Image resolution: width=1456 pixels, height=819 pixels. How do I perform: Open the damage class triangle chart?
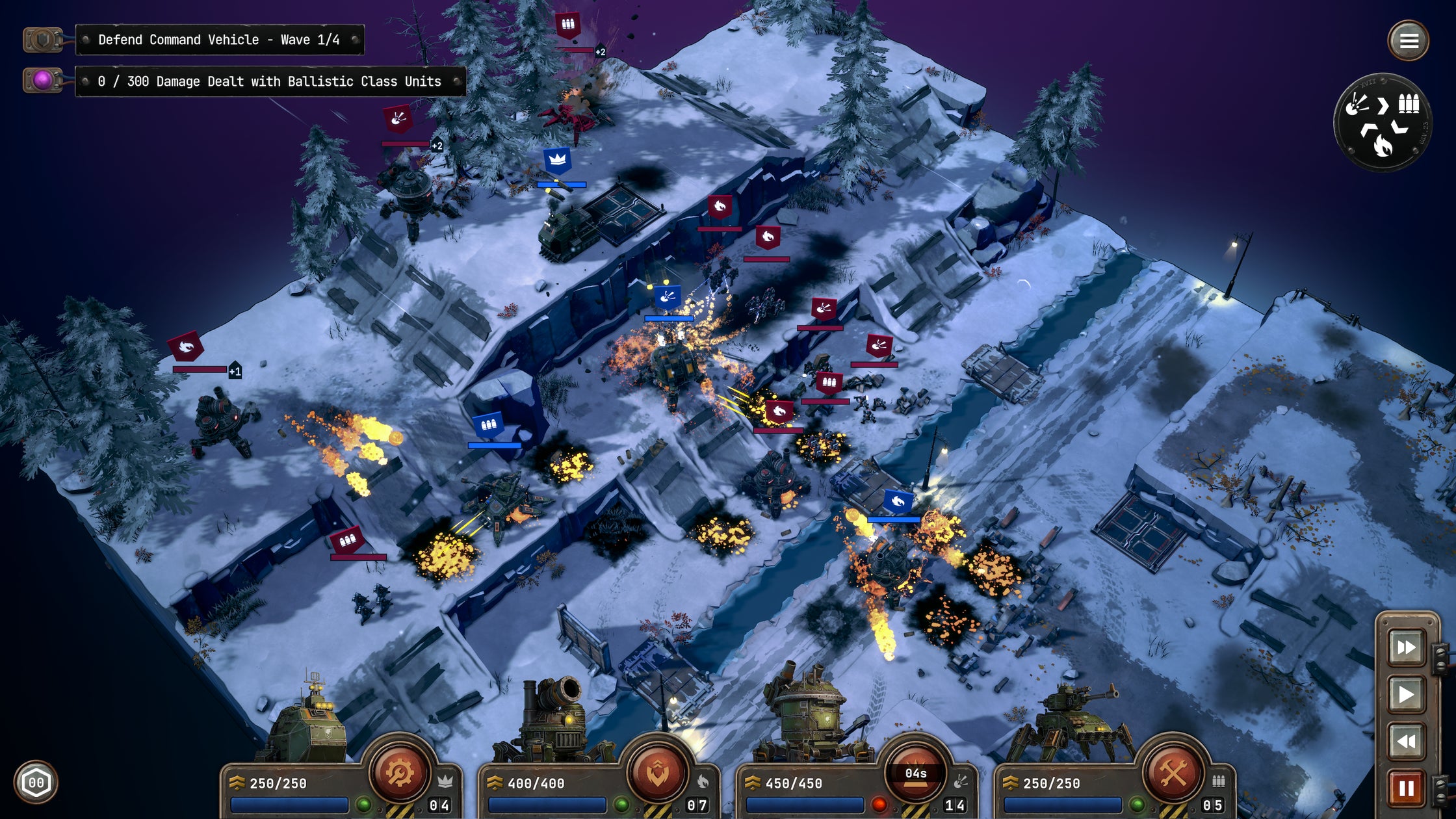[1383, 122]
